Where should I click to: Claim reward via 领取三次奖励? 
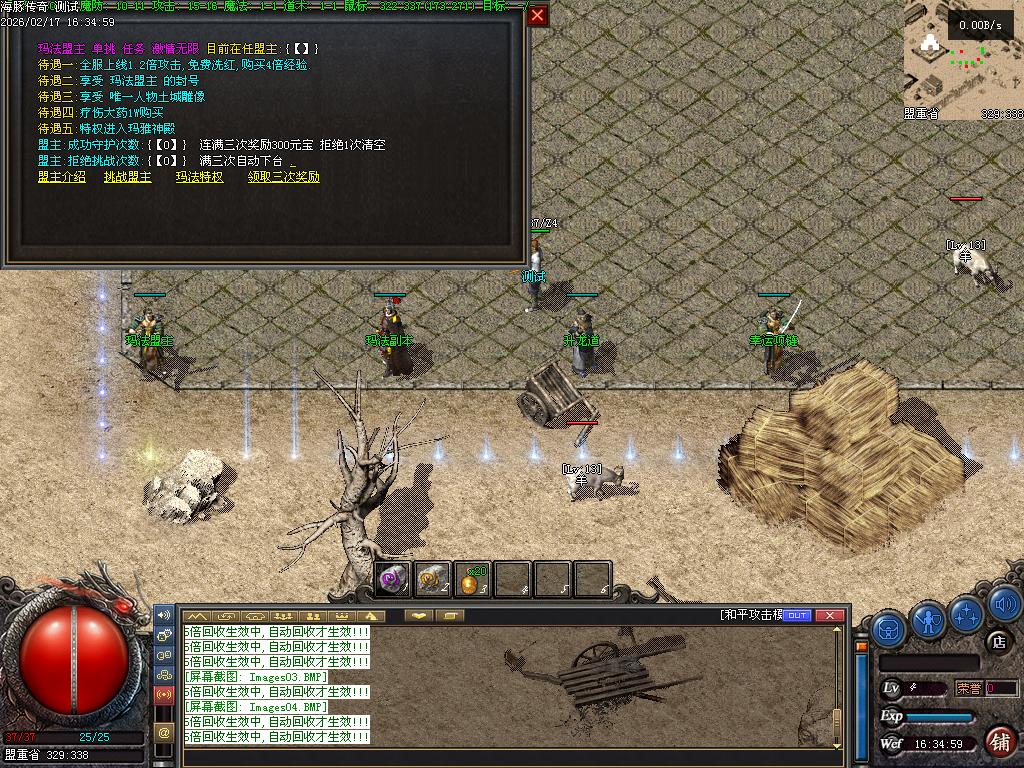click(284, 177)
